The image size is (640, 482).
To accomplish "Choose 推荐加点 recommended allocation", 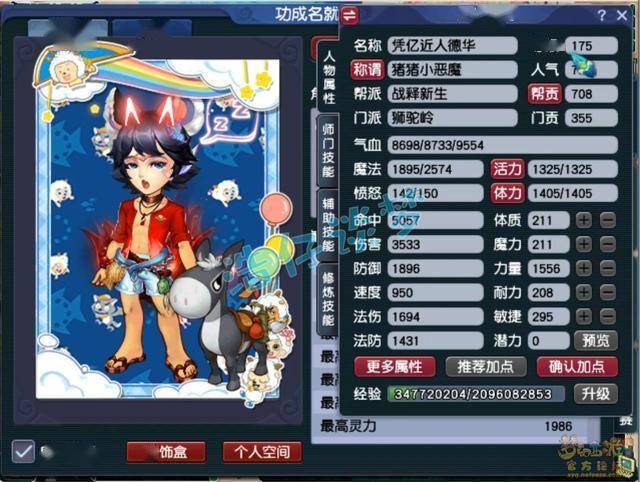I will pos(484,366).
